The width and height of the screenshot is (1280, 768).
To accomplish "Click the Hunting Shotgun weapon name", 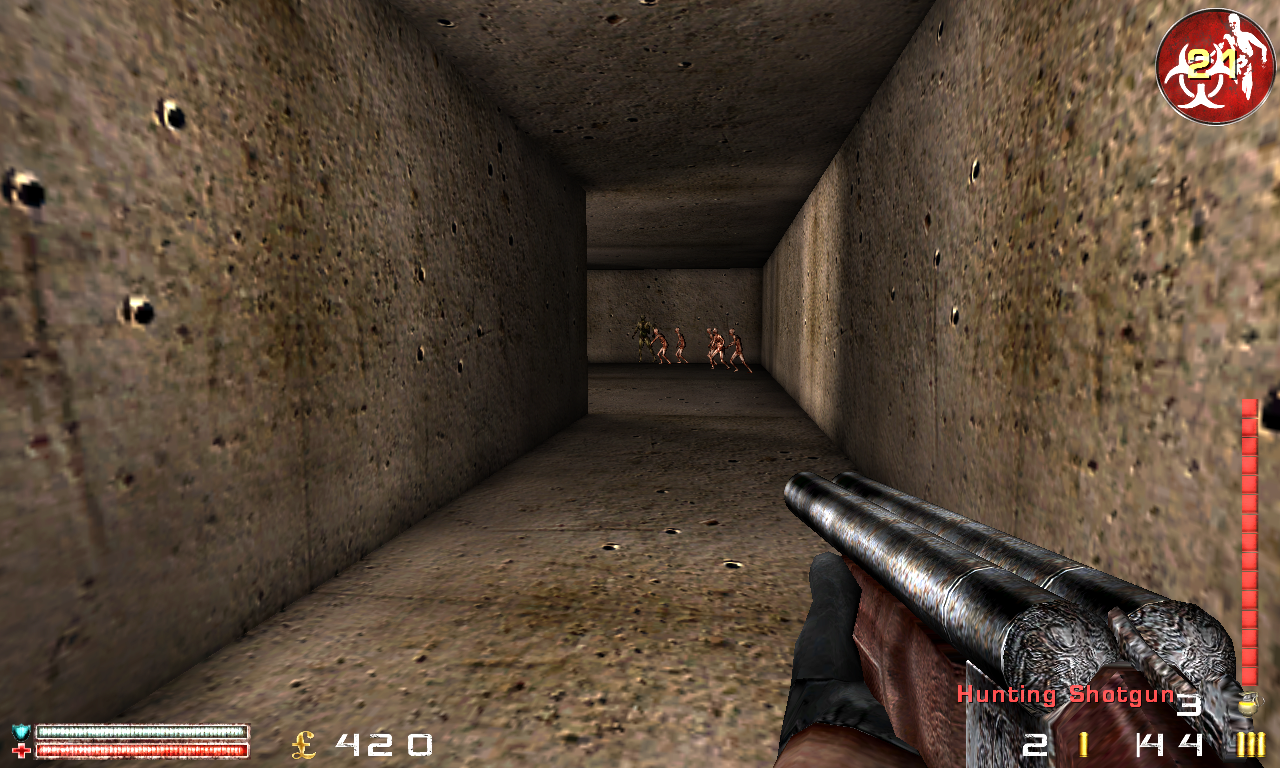I will click(1063, 693).
